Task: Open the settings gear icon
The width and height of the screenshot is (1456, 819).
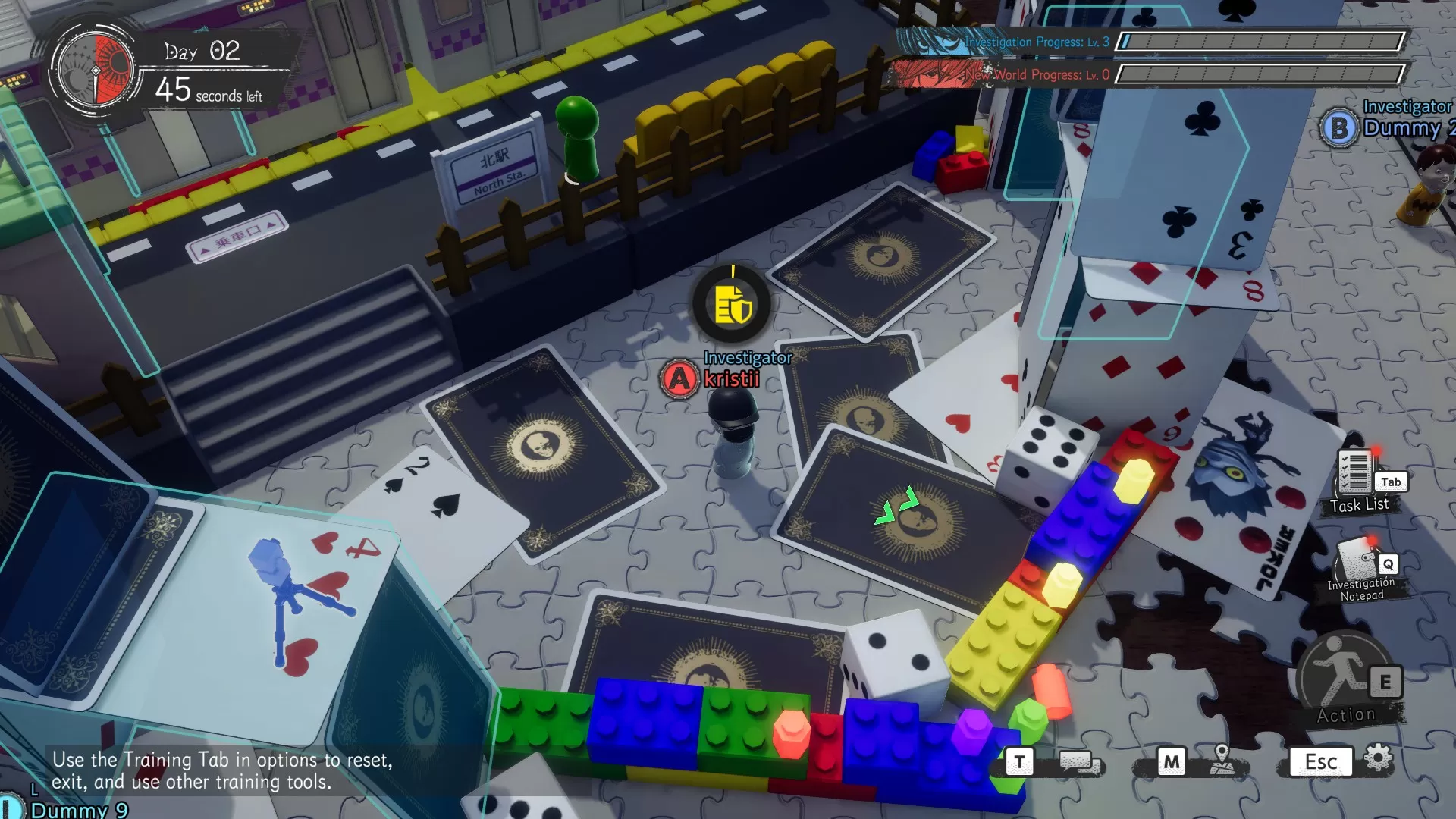Action: [x=1378, y=758]
